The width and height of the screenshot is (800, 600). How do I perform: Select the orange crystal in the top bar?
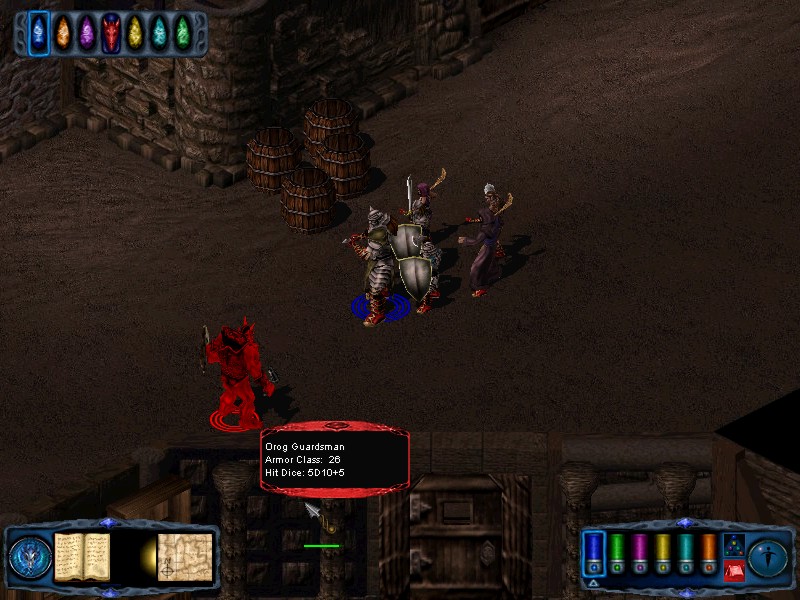pos(63,33)
